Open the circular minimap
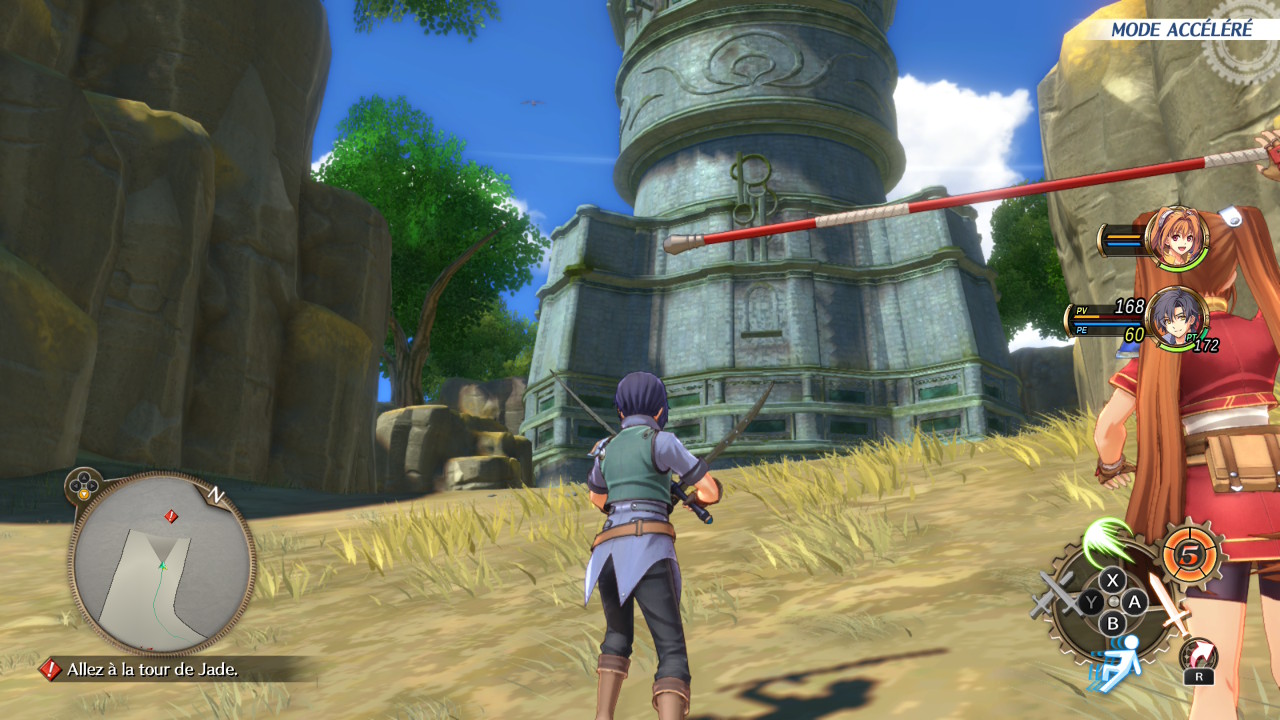 coord(162,563)
